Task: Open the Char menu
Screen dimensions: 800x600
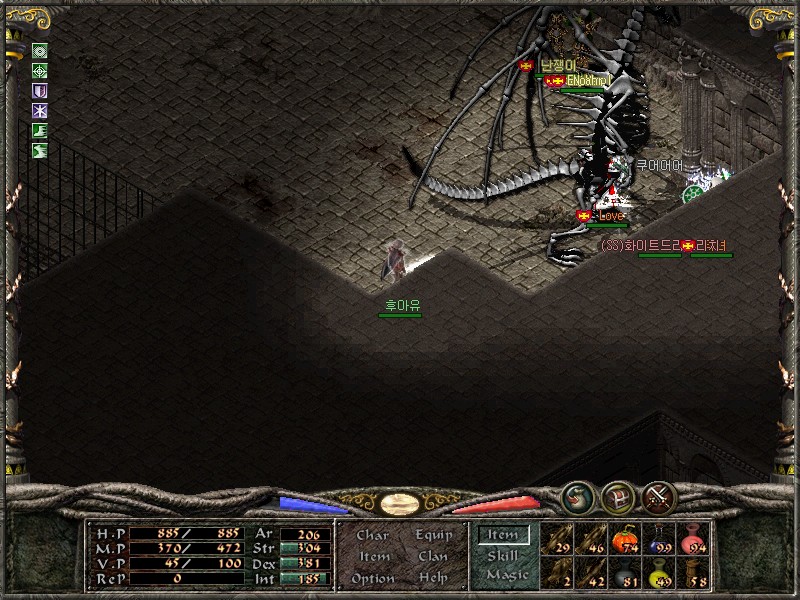Action: [372, 535]
